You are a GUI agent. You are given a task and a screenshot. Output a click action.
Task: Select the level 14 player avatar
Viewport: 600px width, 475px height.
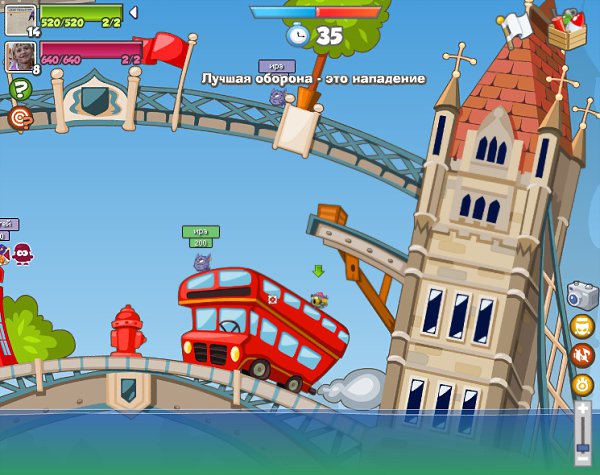(x=20, y=19)
